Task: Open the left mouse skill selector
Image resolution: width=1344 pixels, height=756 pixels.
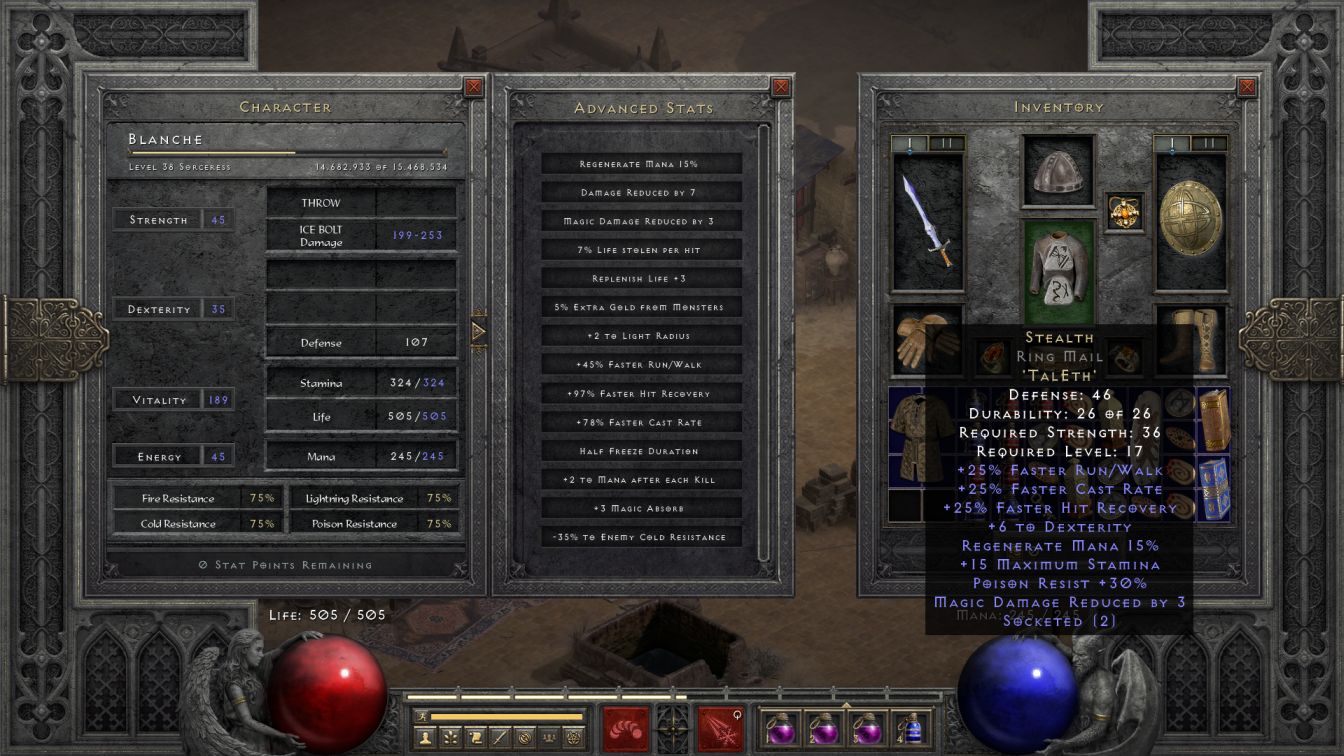Action: coord(626,727)
